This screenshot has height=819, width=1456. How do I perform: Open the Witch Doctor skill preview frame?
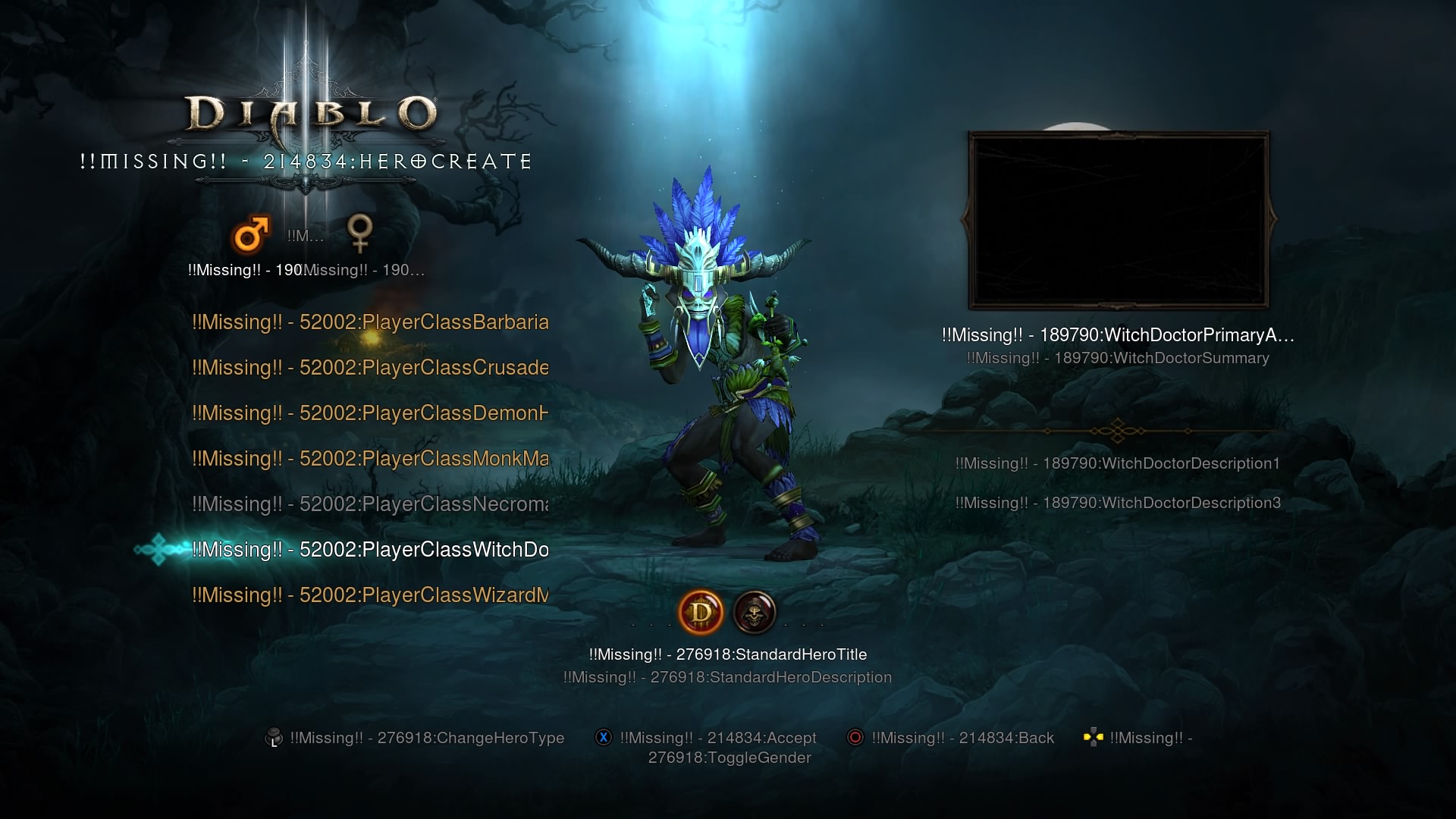1119,220
